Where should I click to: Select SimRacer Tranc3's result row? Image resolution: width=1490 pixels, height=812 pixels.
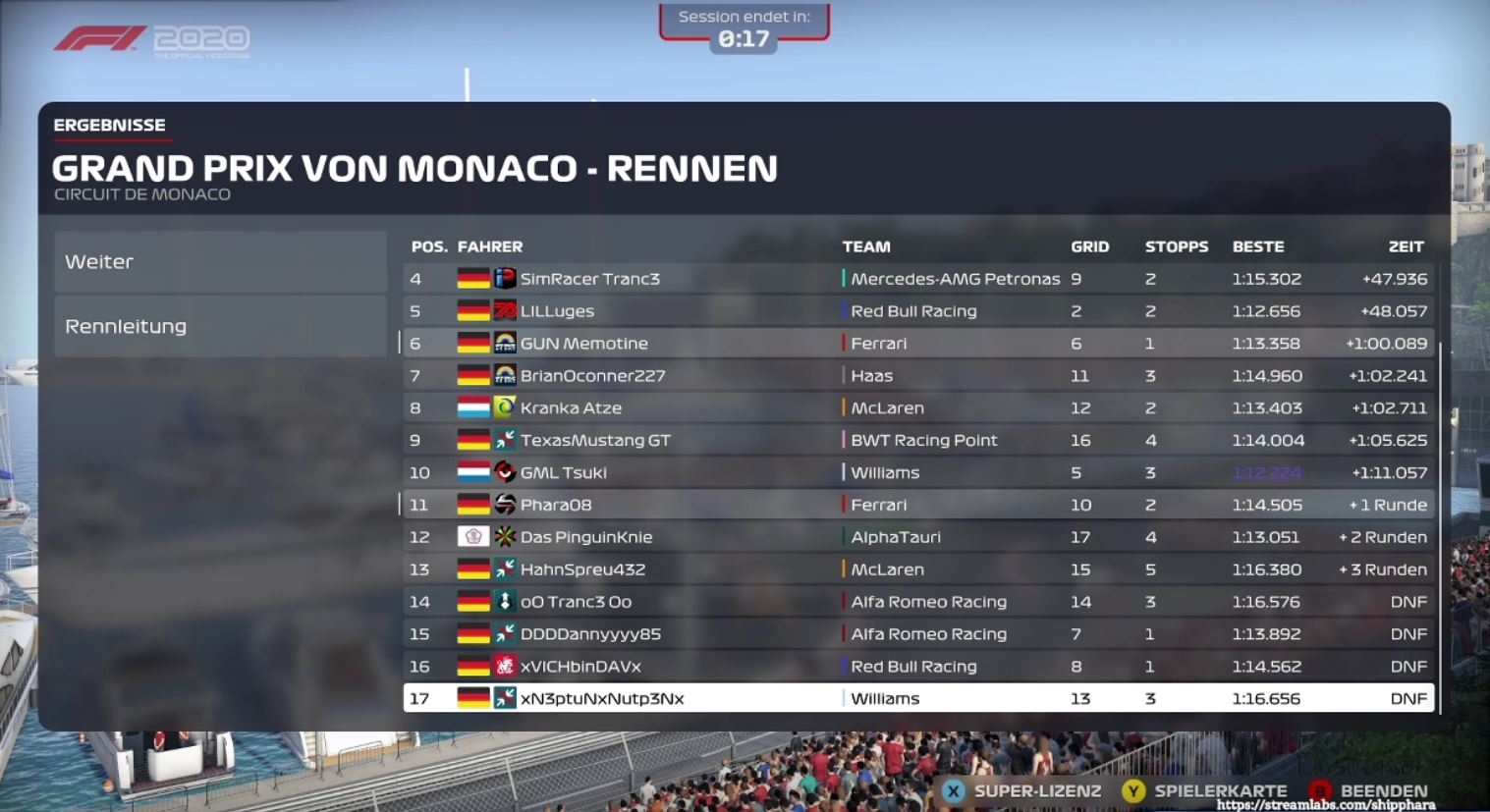(917, 279)
